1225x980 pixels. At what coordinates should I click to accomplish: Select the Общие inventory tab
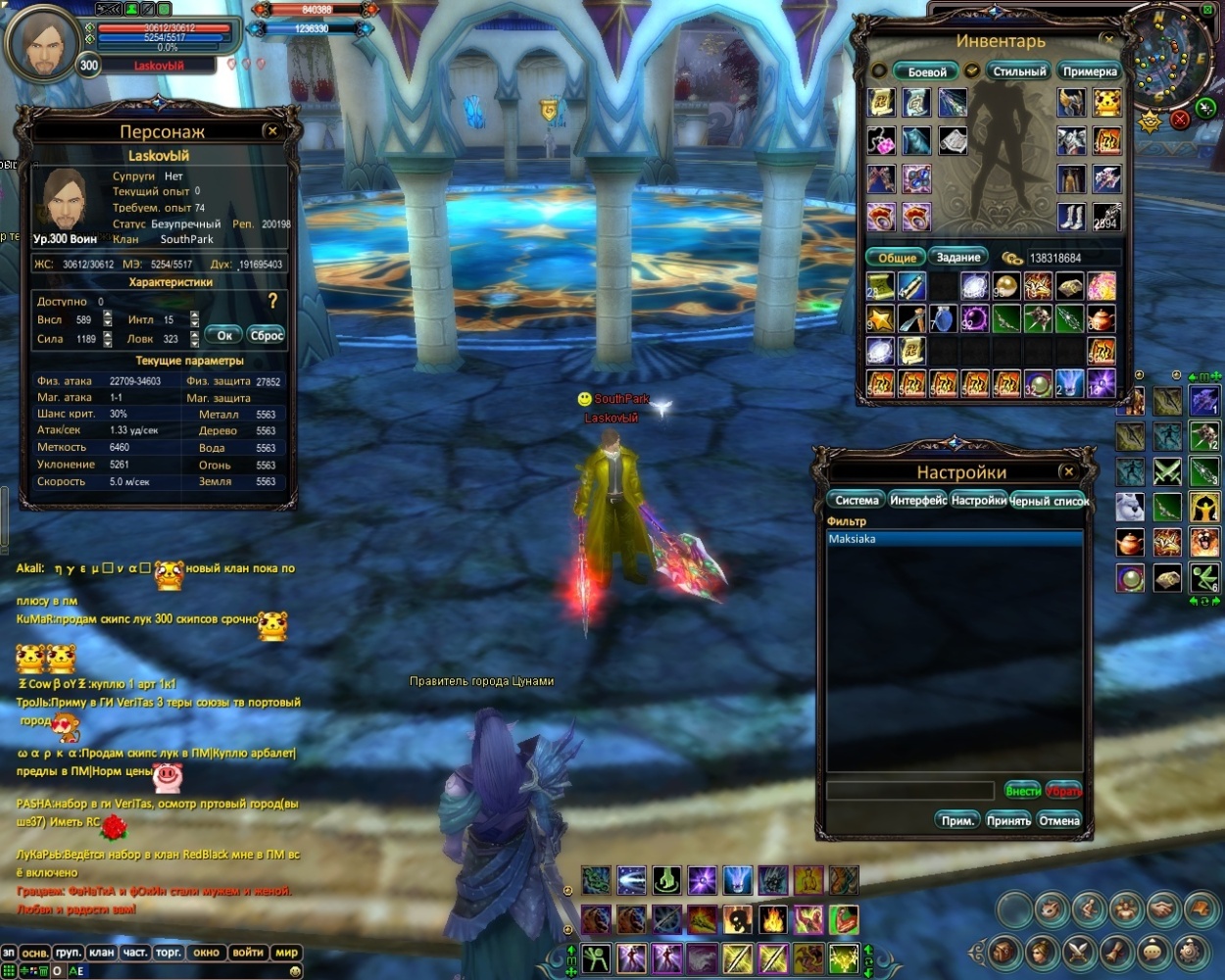coord(897,258)
